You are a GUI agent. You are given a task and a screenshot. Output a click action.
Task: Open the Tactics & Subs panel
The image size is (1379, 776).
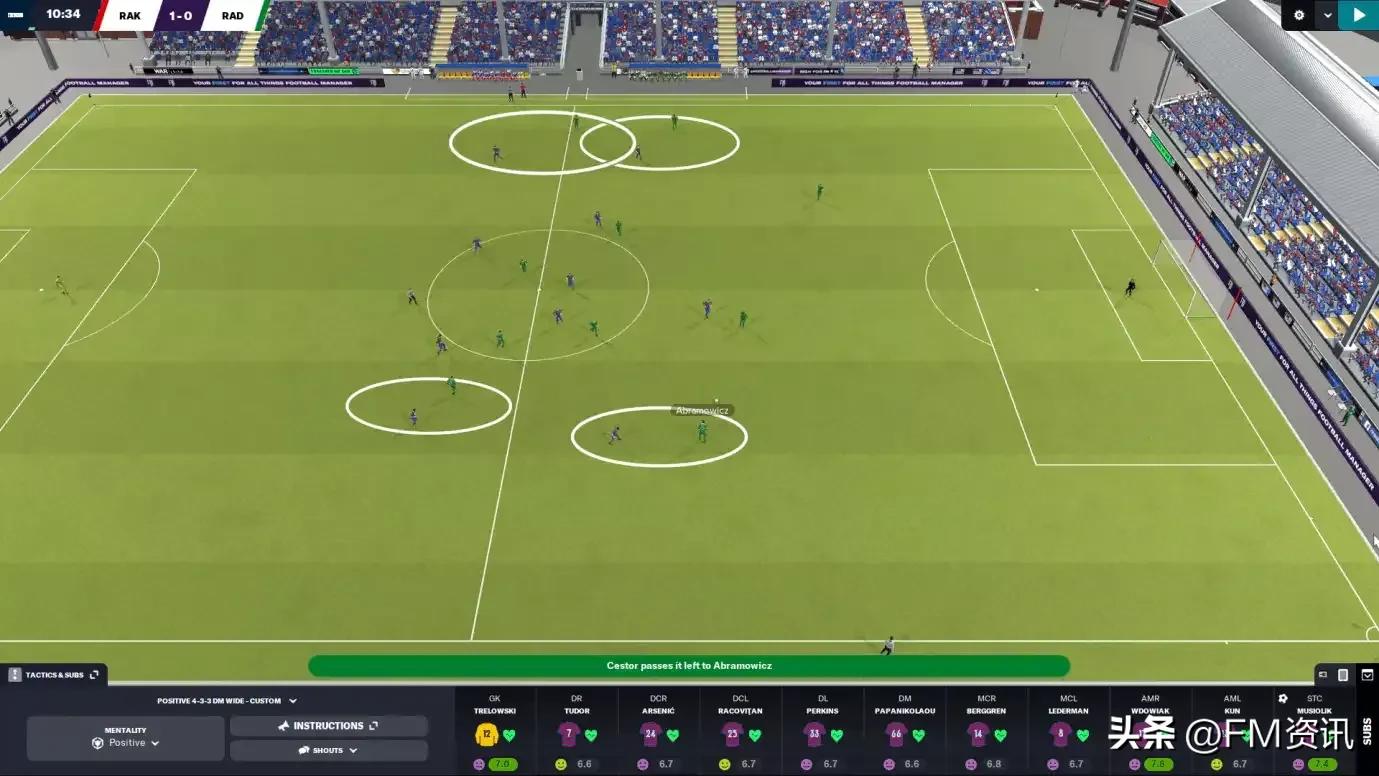(x=54, y=675)
